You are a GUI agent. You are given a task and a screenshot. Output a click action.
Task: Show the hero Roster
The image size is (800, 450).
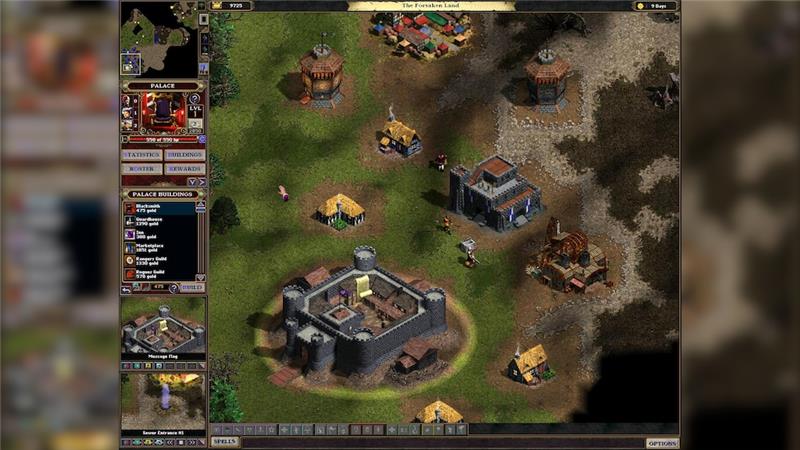(142, 169)
